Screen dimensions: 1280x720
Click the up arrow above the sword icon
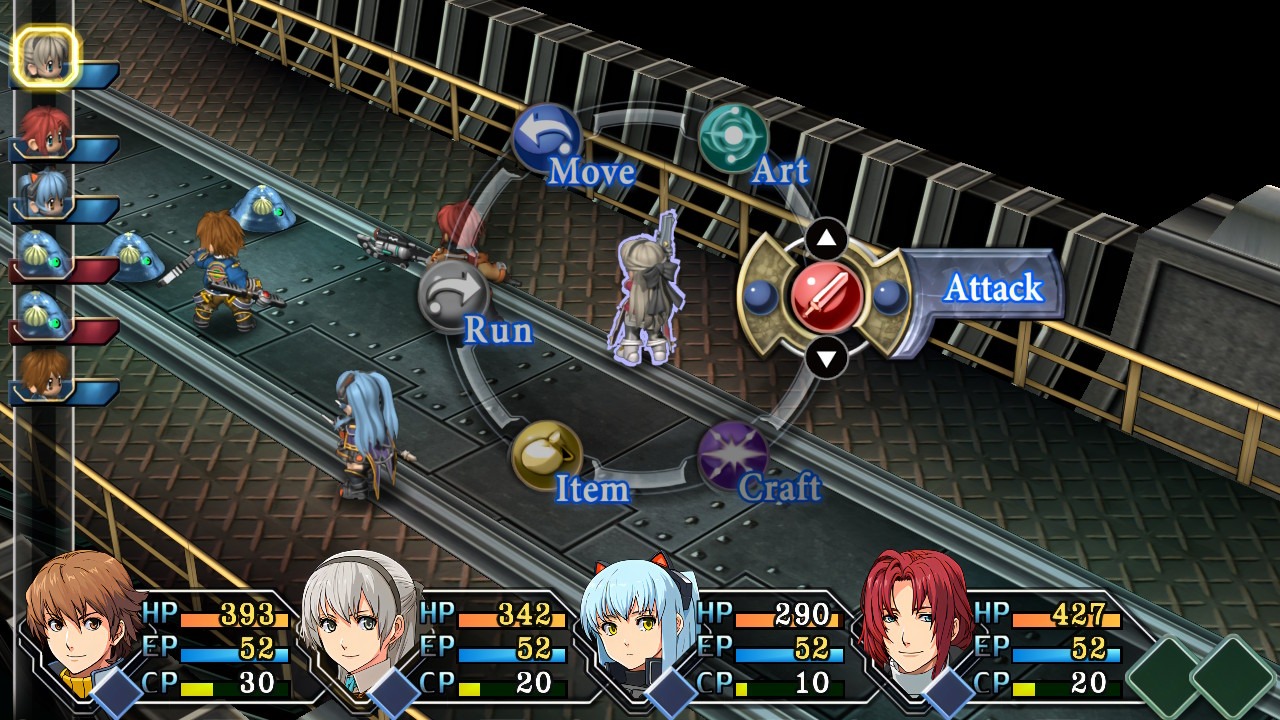click(826, 238)
